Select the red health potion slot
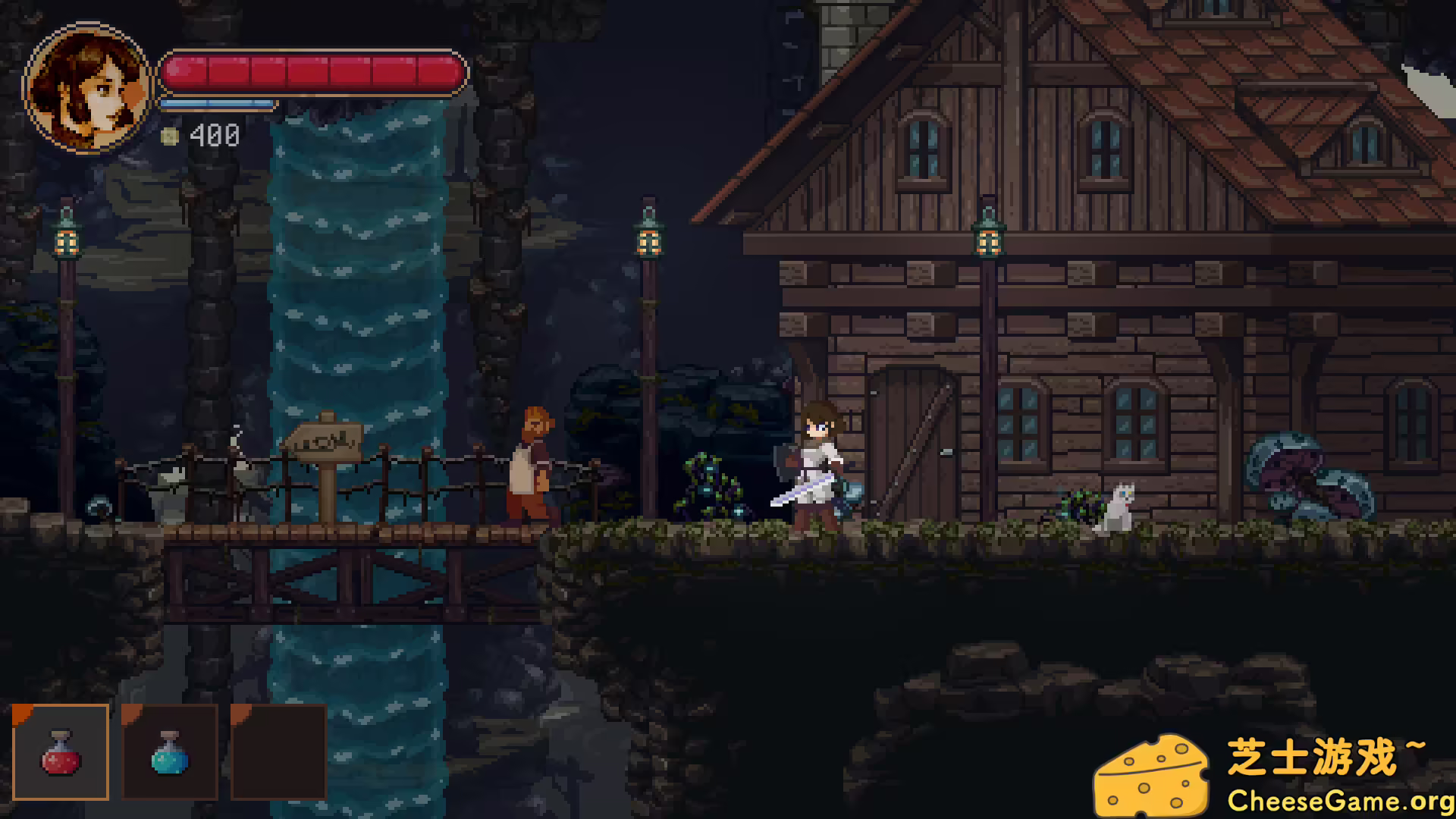Image resolution: width=1456 pixels, height=819 pixels. coord(61,752)
